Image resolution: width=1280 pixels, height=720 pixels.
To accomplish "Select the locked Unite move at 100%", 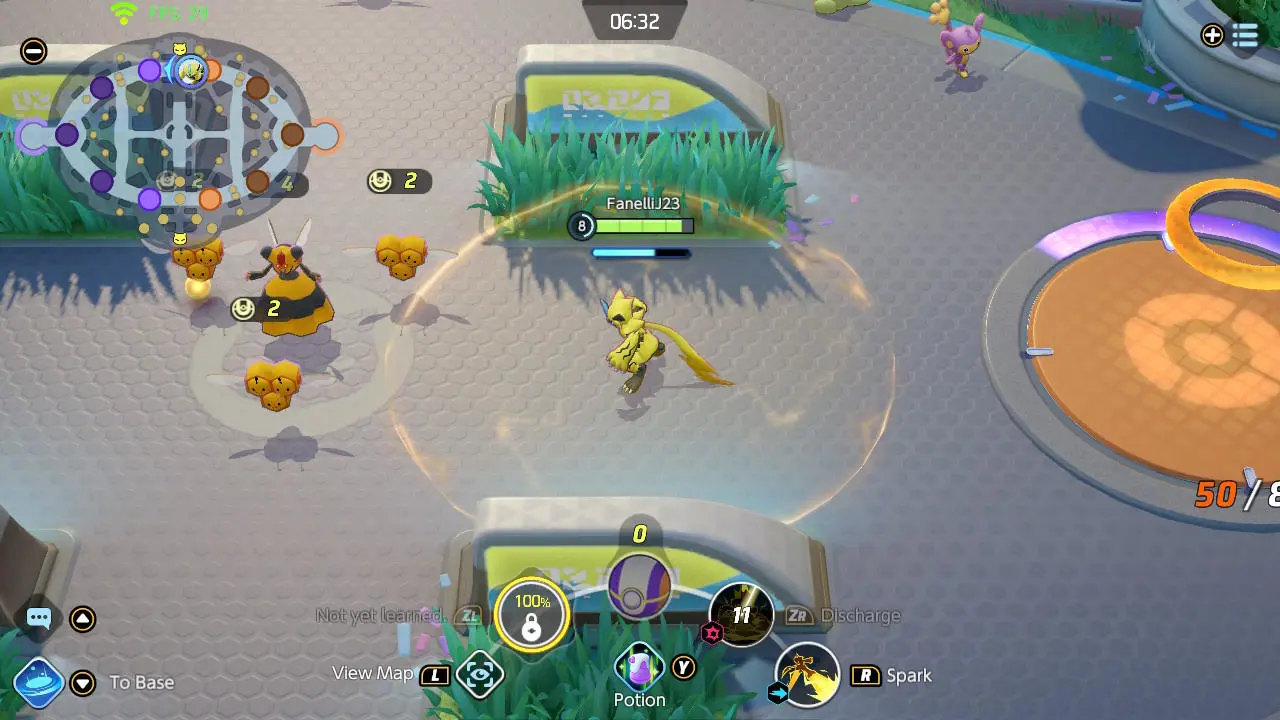I will click(532, 614).
